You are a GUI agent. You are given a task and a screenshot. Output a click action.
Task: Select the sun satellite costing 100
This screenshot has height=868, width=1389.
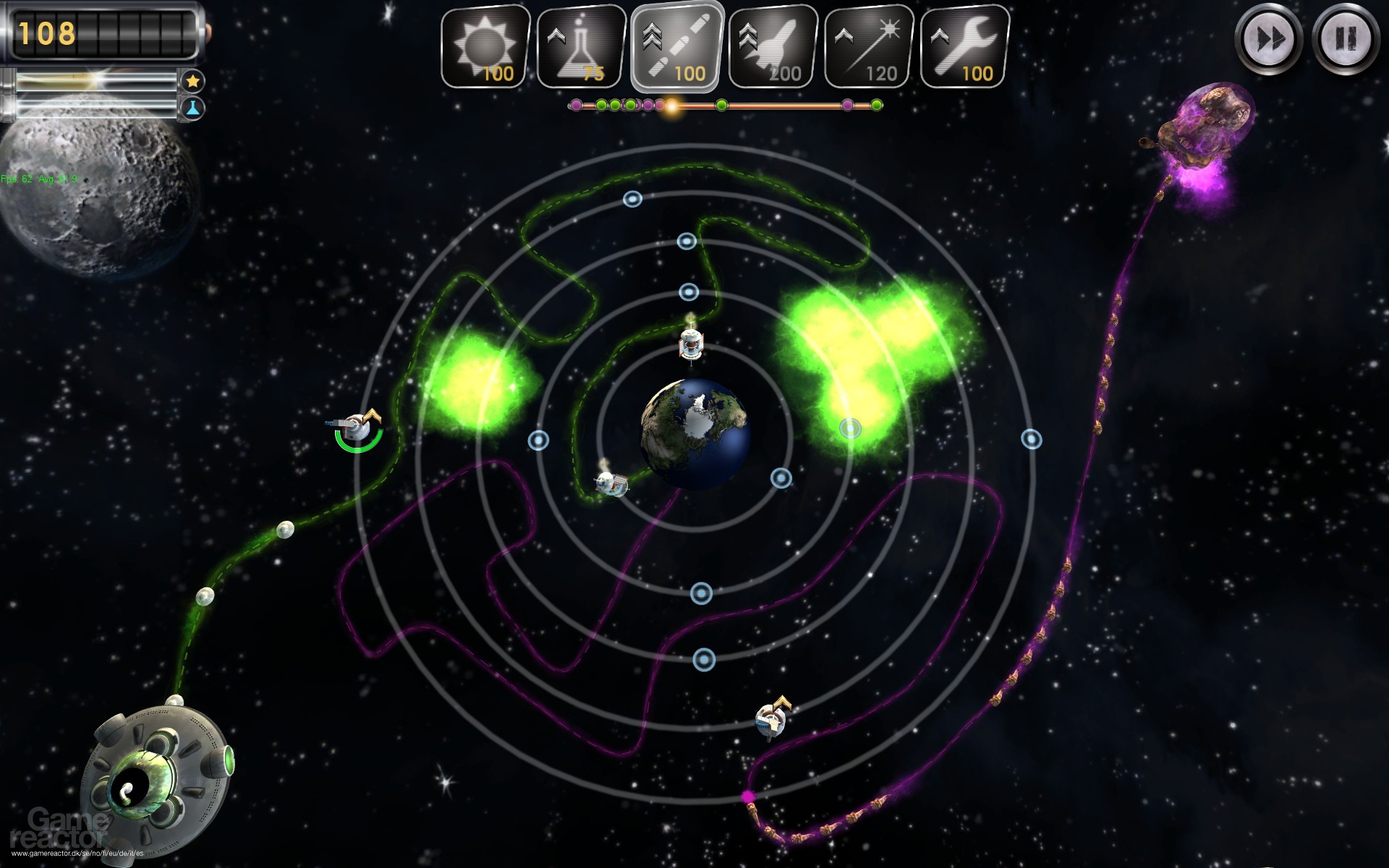tap(485, 47)
